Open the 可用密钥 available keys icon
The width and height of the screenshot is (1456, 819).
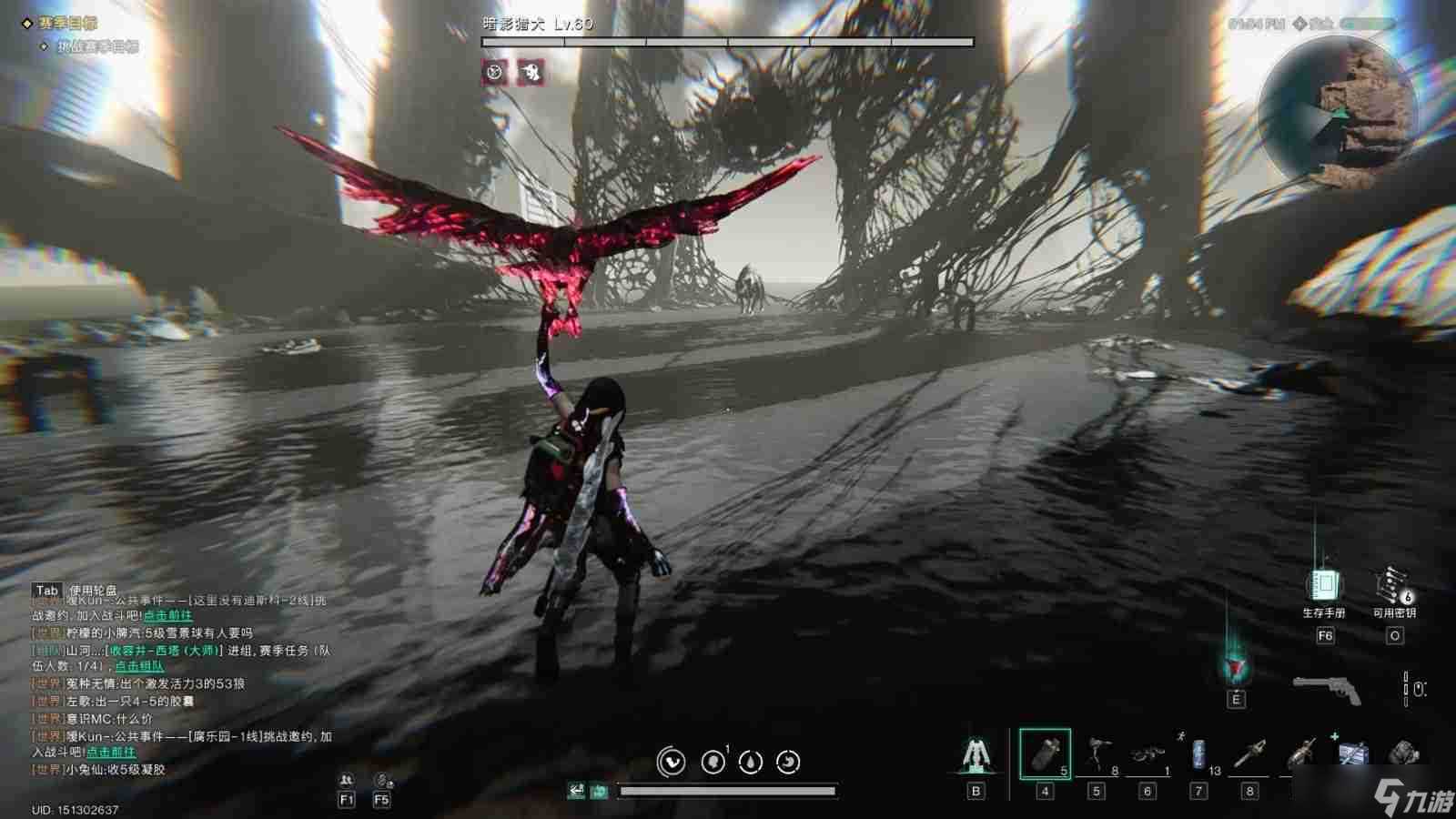pos(1393,584)
